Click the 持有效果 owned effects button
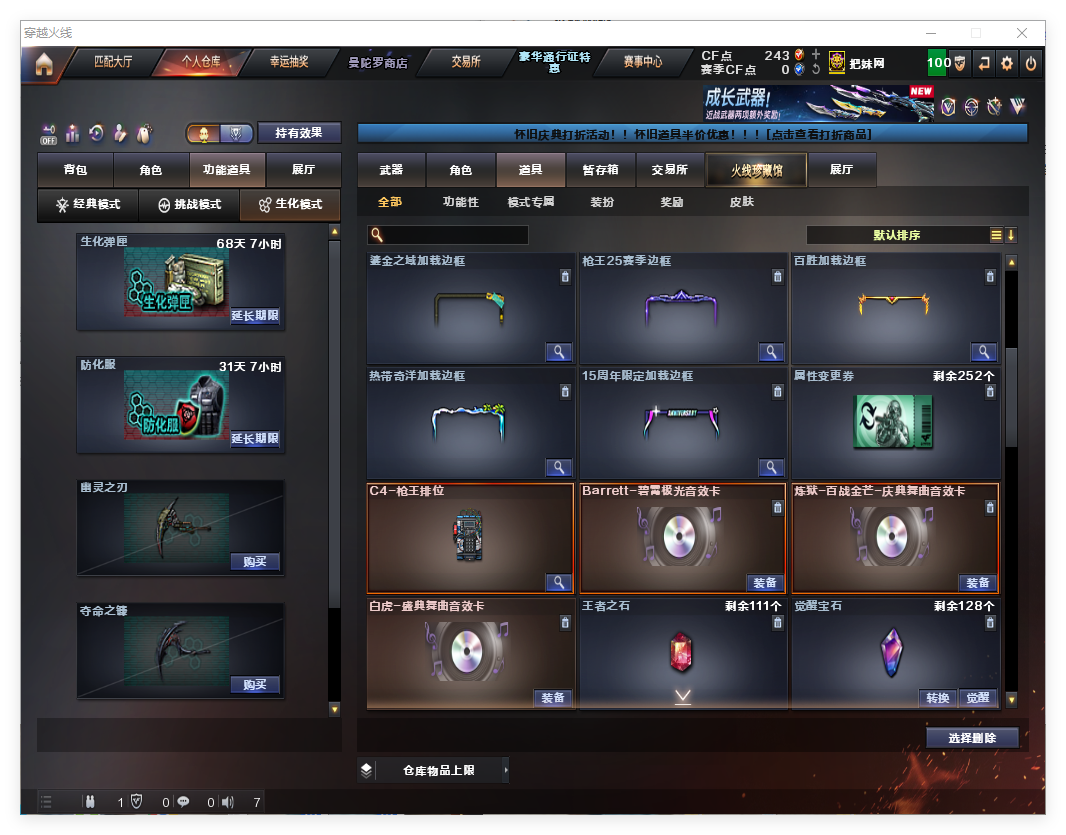Screen dimensions: 1066x835 click(x=299, y=133)
